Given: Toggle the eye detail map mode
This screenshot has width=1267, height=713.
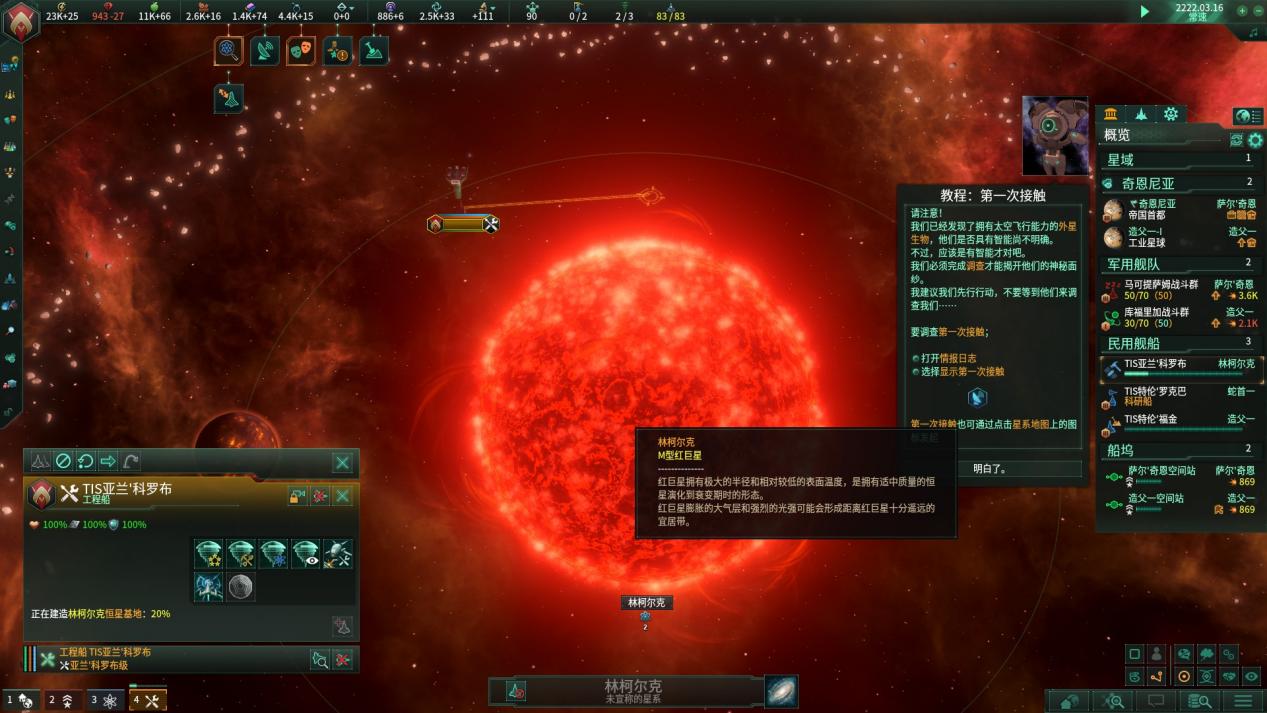Looking at the screenshot, I should 1251,676.
